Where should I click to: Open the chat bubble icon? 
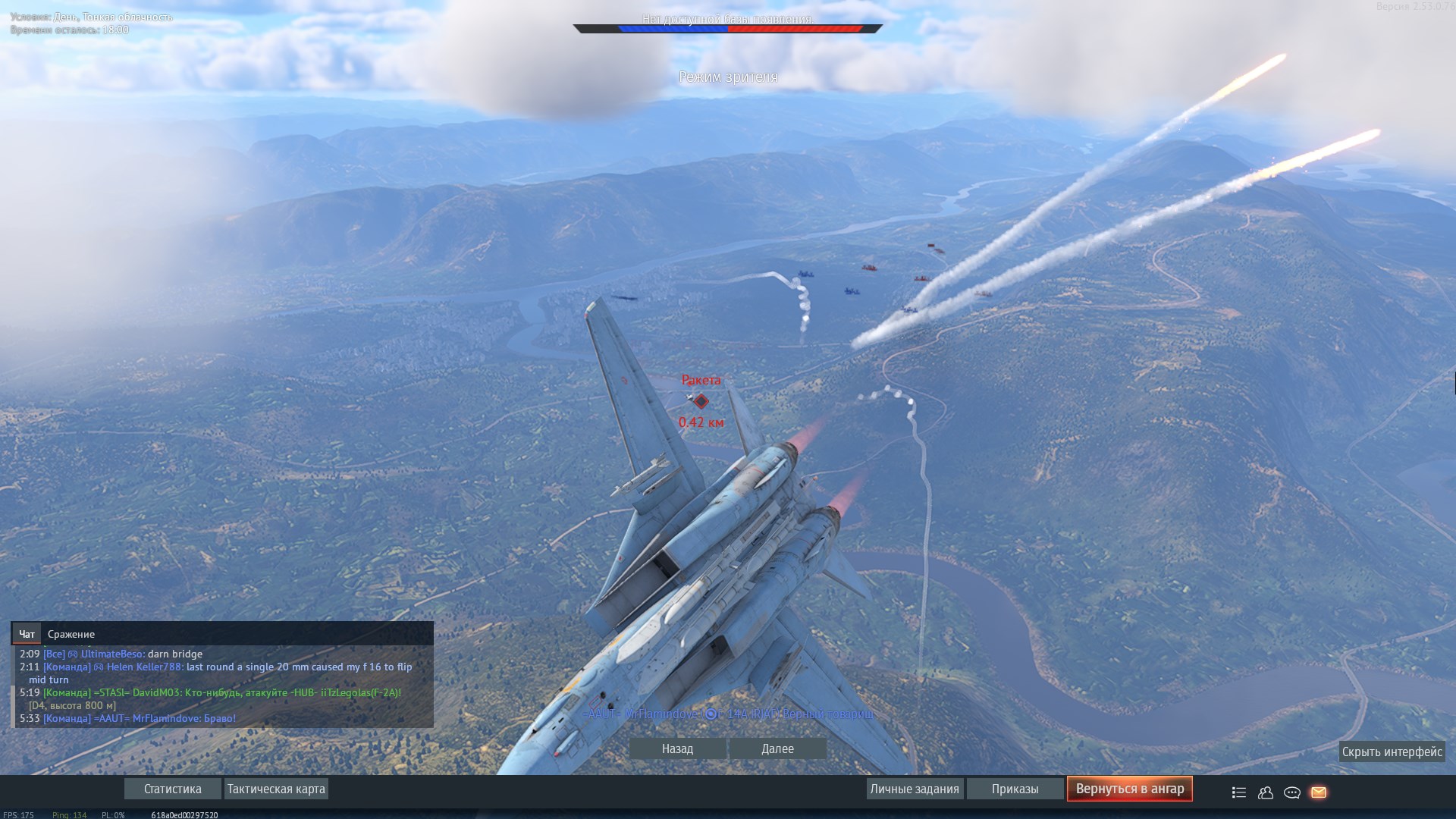[1292, 792]
